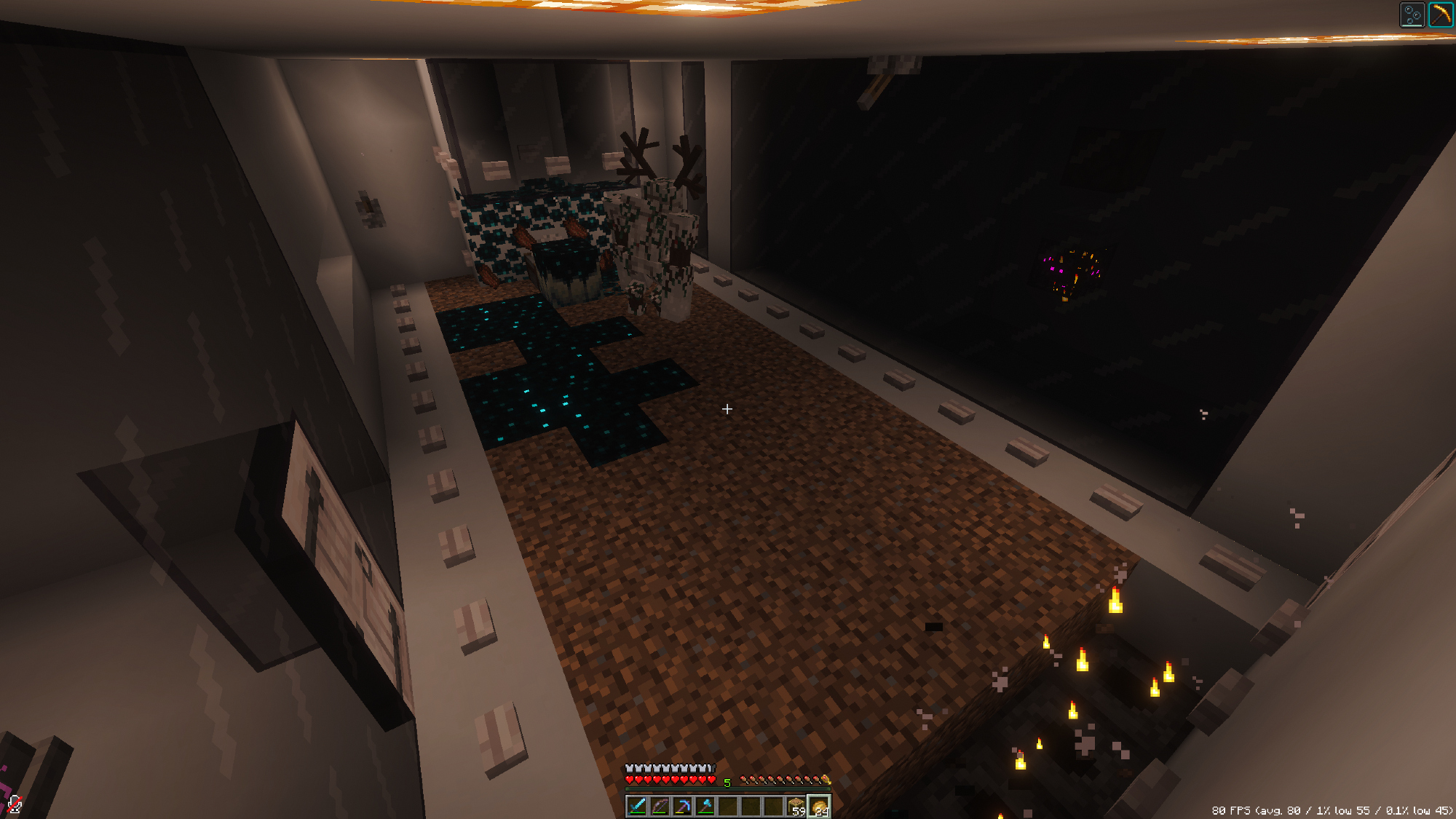The height and width of the screenshot is (819, 1456).
Task: Click the bubbles status effect icon
Action: pos(1412,15)
